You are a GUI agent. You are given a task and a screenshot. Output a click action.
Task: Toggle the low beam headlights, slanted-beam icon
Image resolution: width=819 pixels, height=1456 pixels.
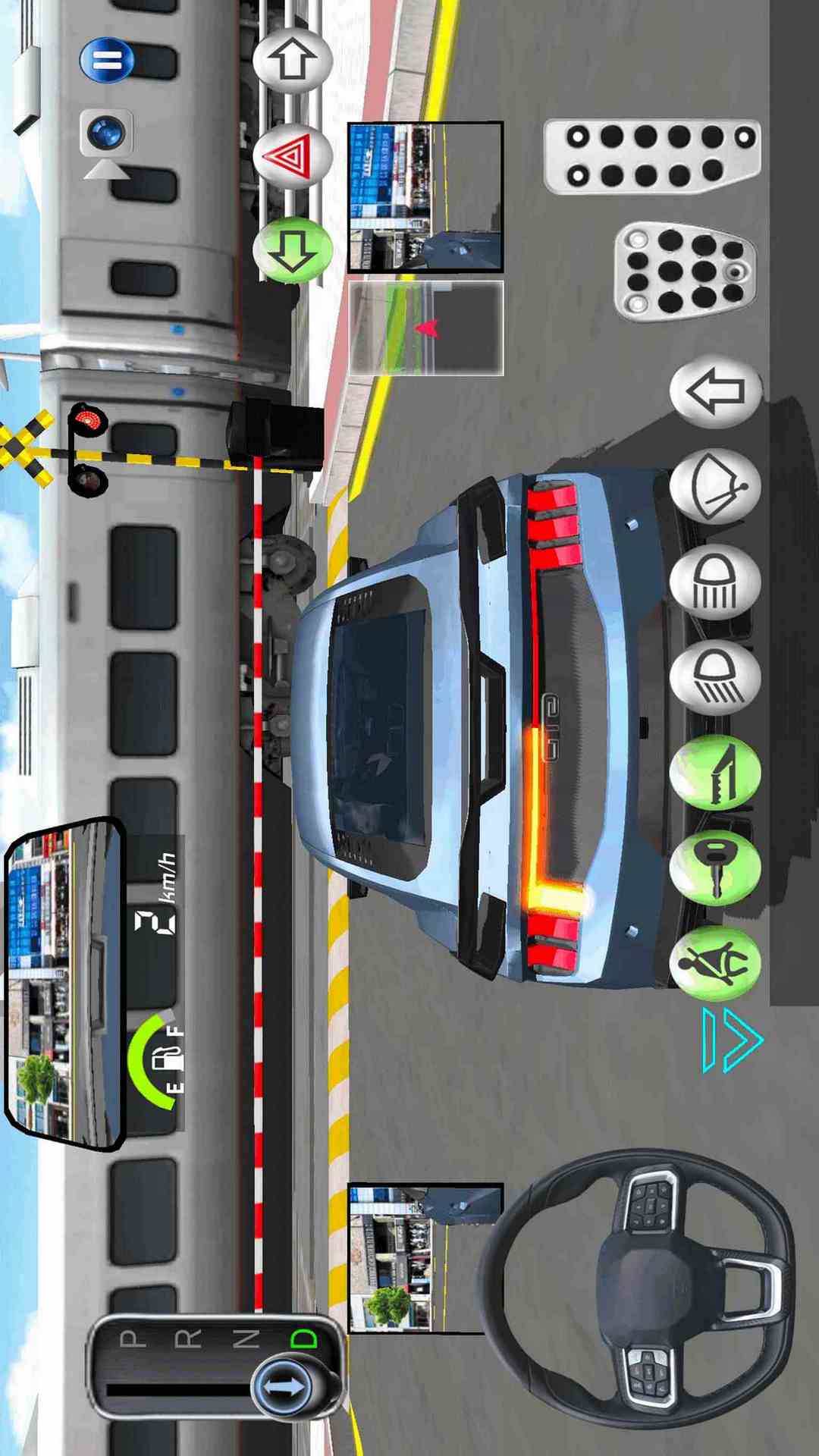tap(715, 677)
